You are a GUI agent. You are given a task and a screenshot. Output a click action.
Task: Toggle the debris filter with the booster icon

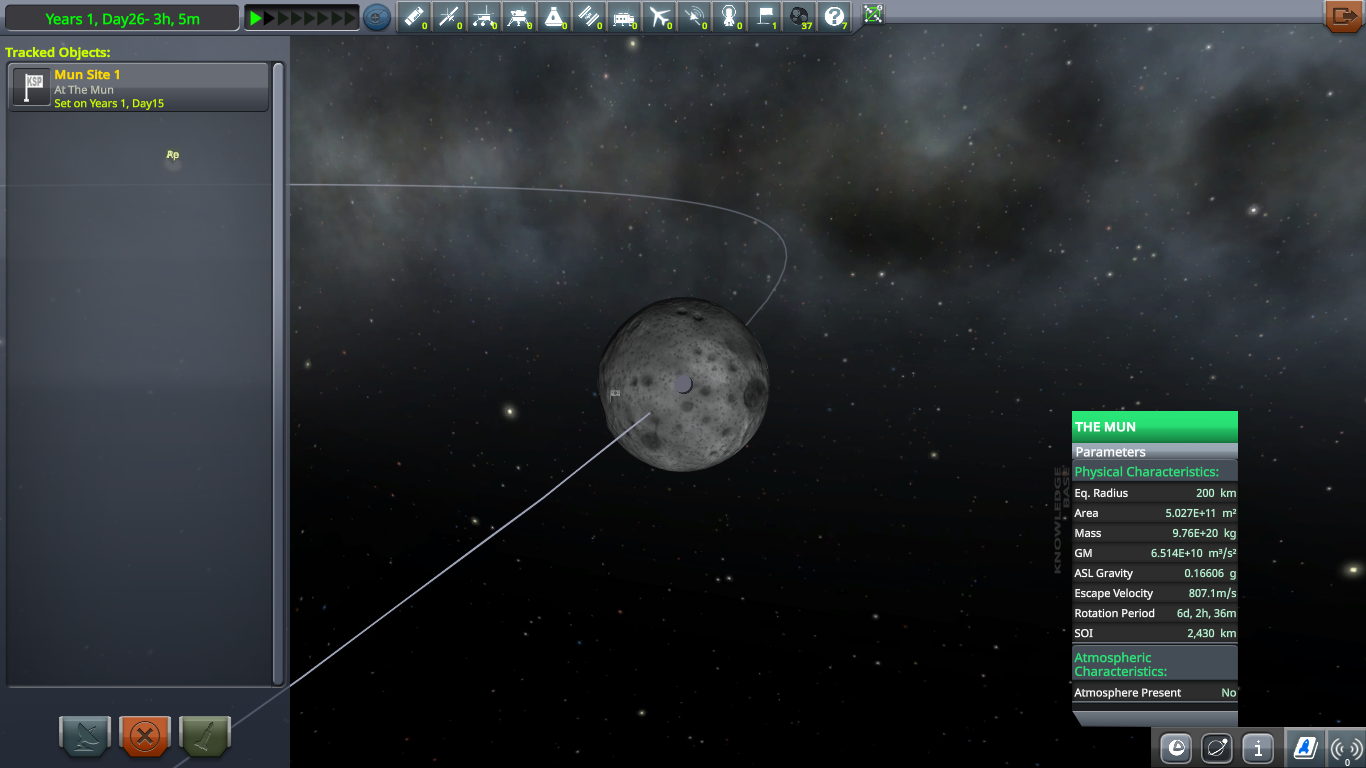[413, 17]
